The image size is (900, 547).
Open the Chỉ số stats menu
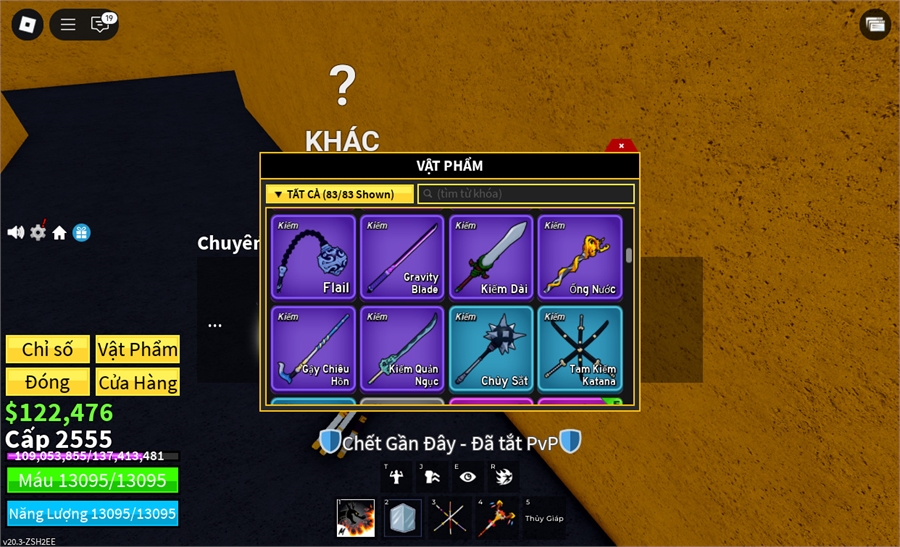click(x=48, y=349)
